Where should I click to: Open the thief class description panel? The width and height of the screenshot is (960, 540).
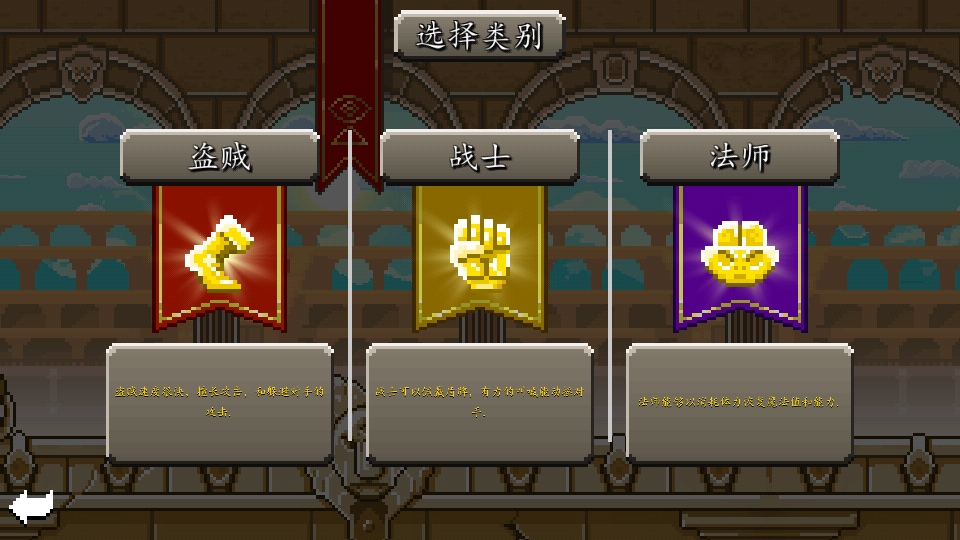(220, 403)
